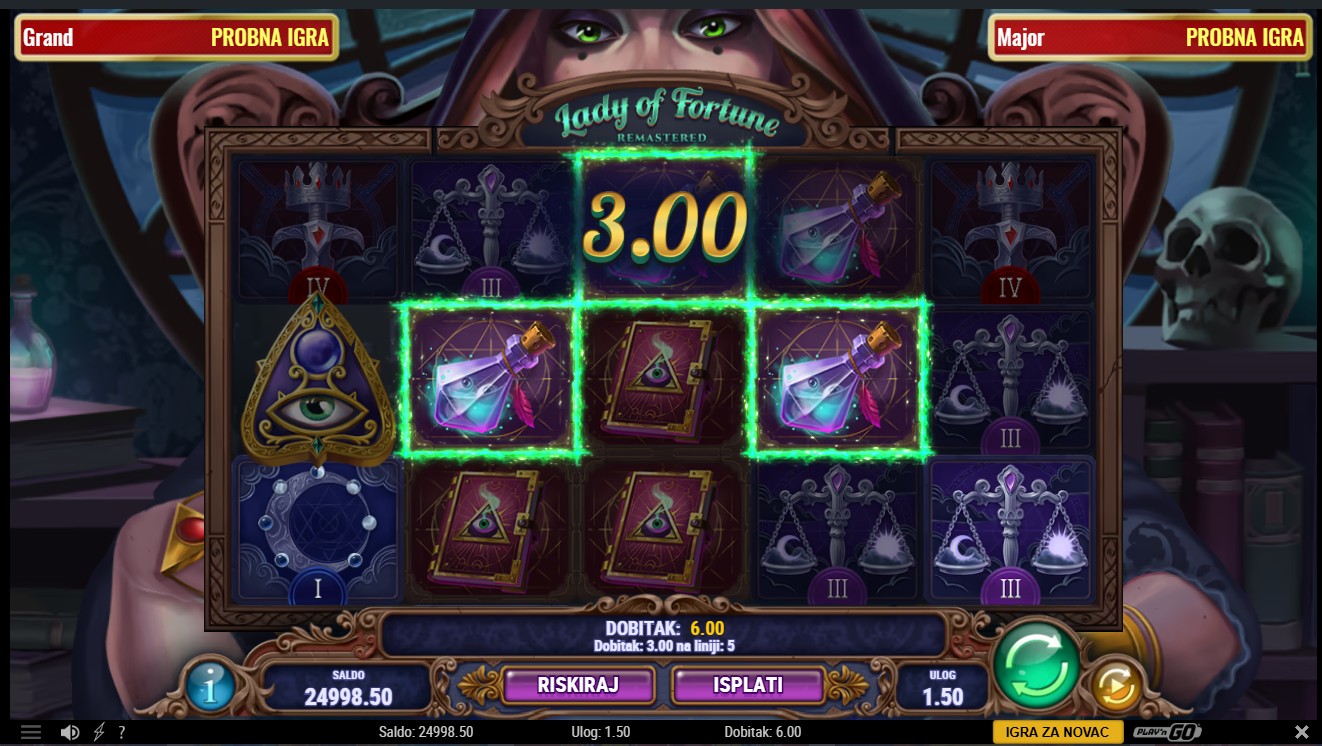
Task: Close the game with the X button
Action: pyautogui.click(x=1301, y=732)
